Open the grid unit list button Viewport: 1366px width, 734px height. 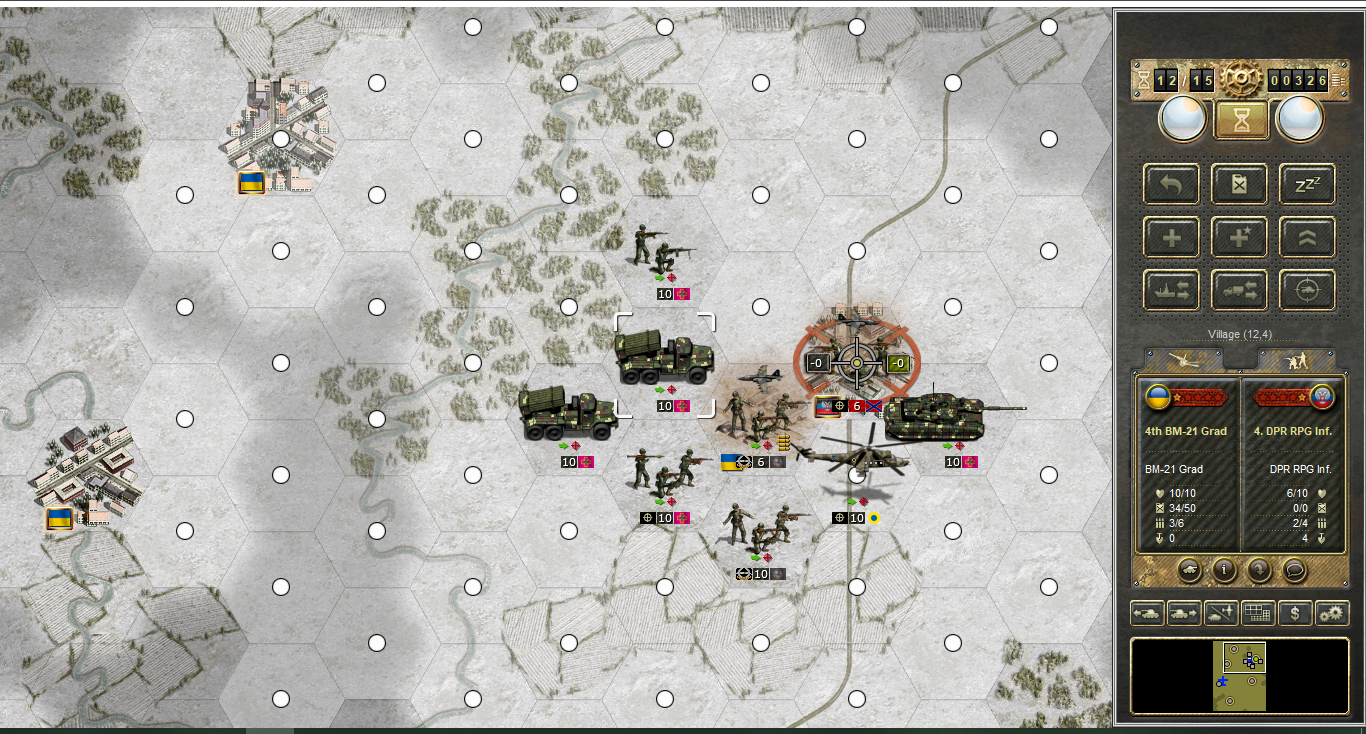pyautogui.click(x=1258, y=613)
